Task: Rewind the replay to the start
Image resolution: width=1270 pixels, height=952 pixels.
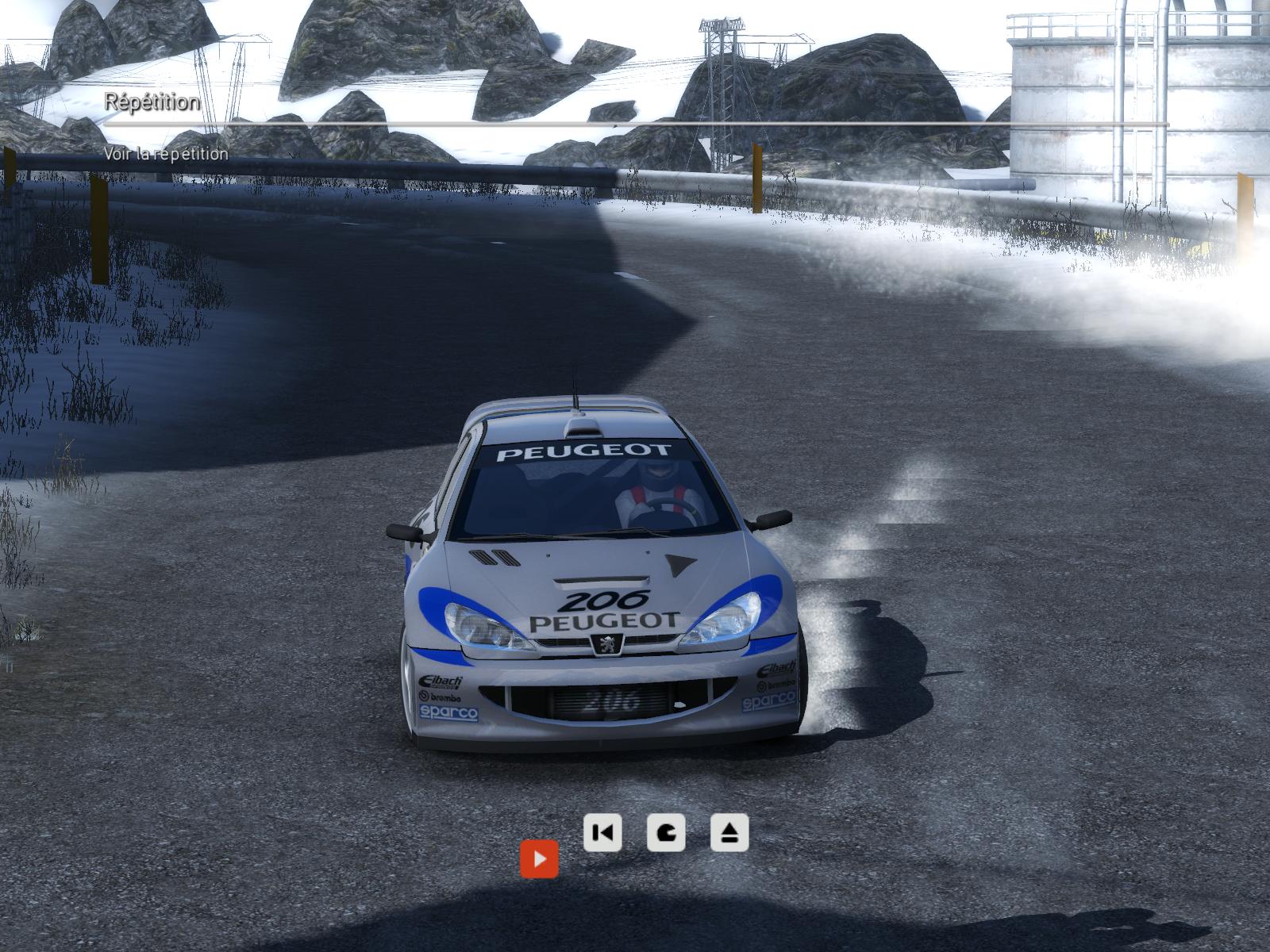Action: pos(602,833)
